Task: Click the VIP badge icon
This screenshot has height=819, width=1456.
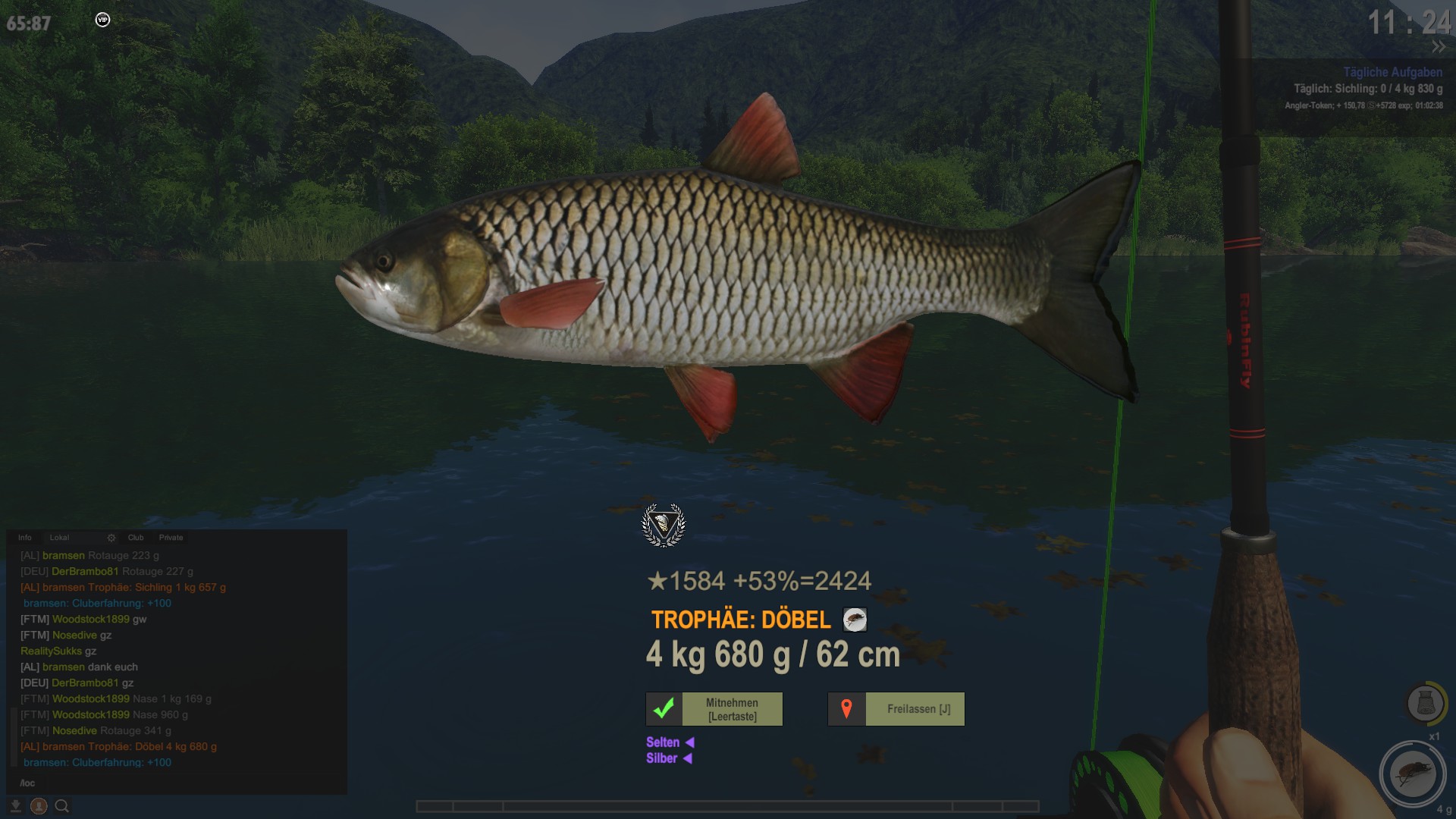Action: coord(103,20)
